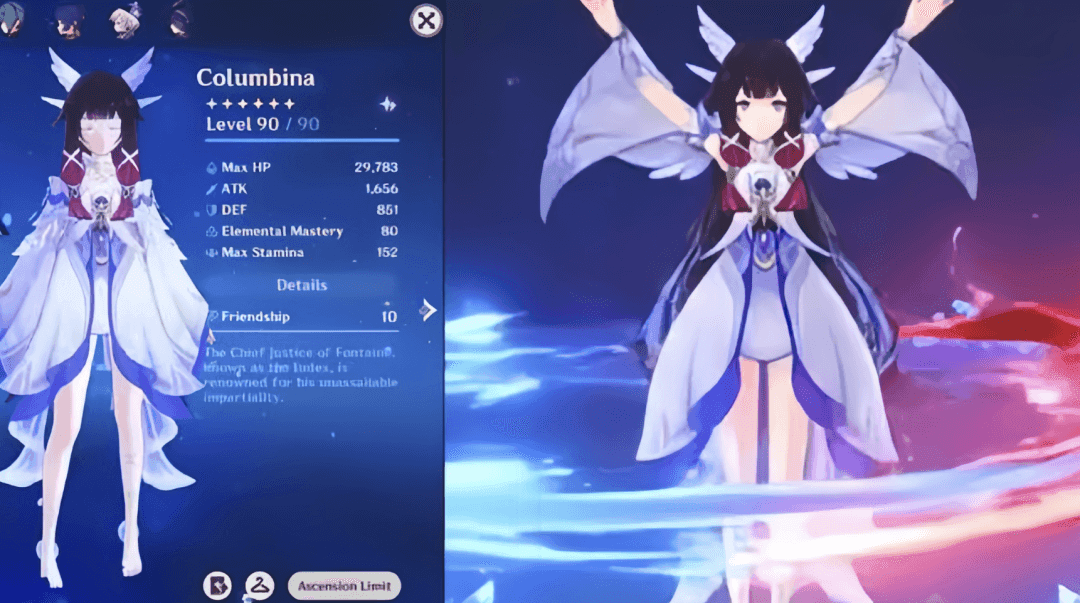Close the character details screen
Viewport: 1080px width, 603px height.
(426, 20)
